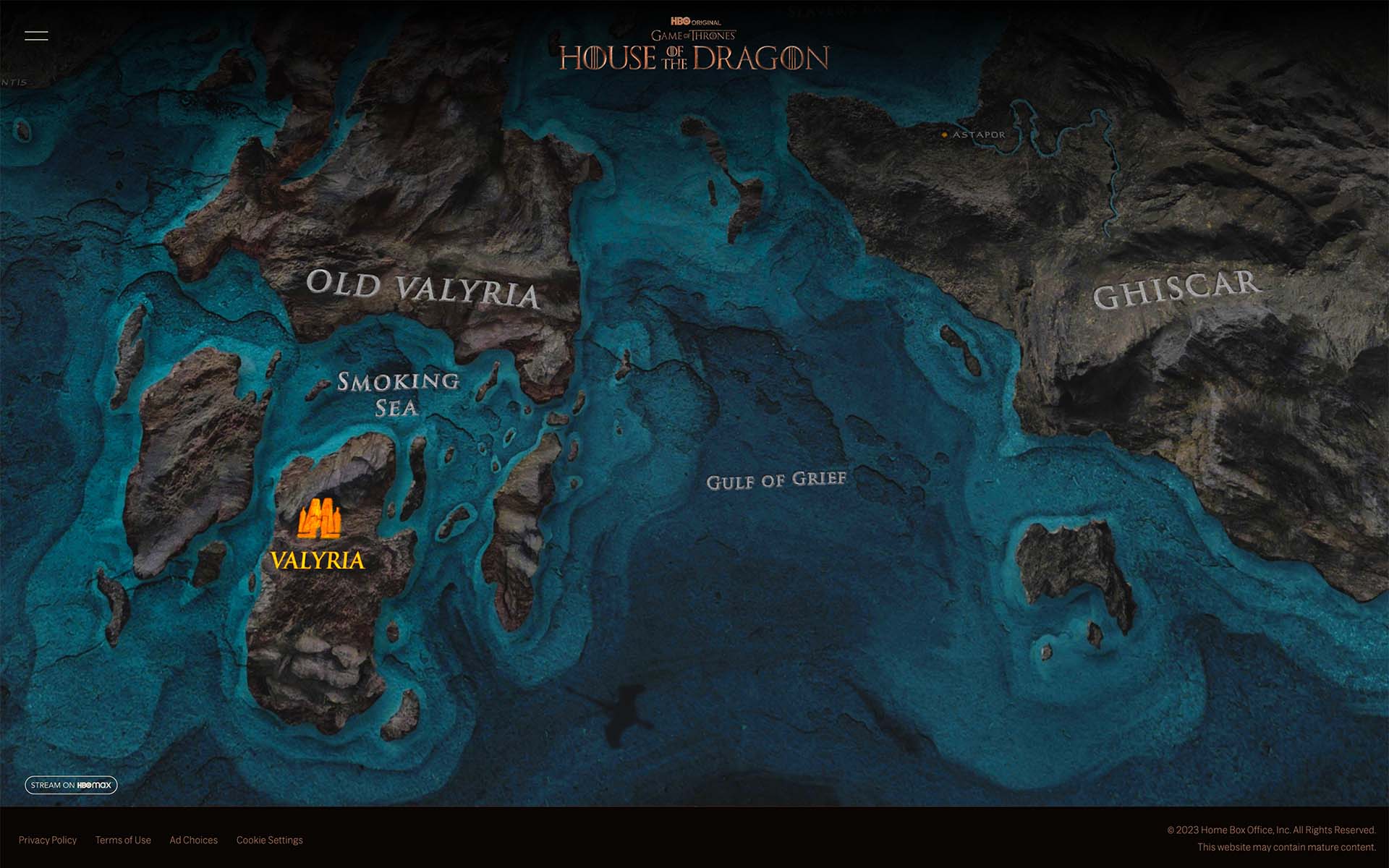Select the Valyria location marker
The image size is (1389, 868).
[319, 519]
